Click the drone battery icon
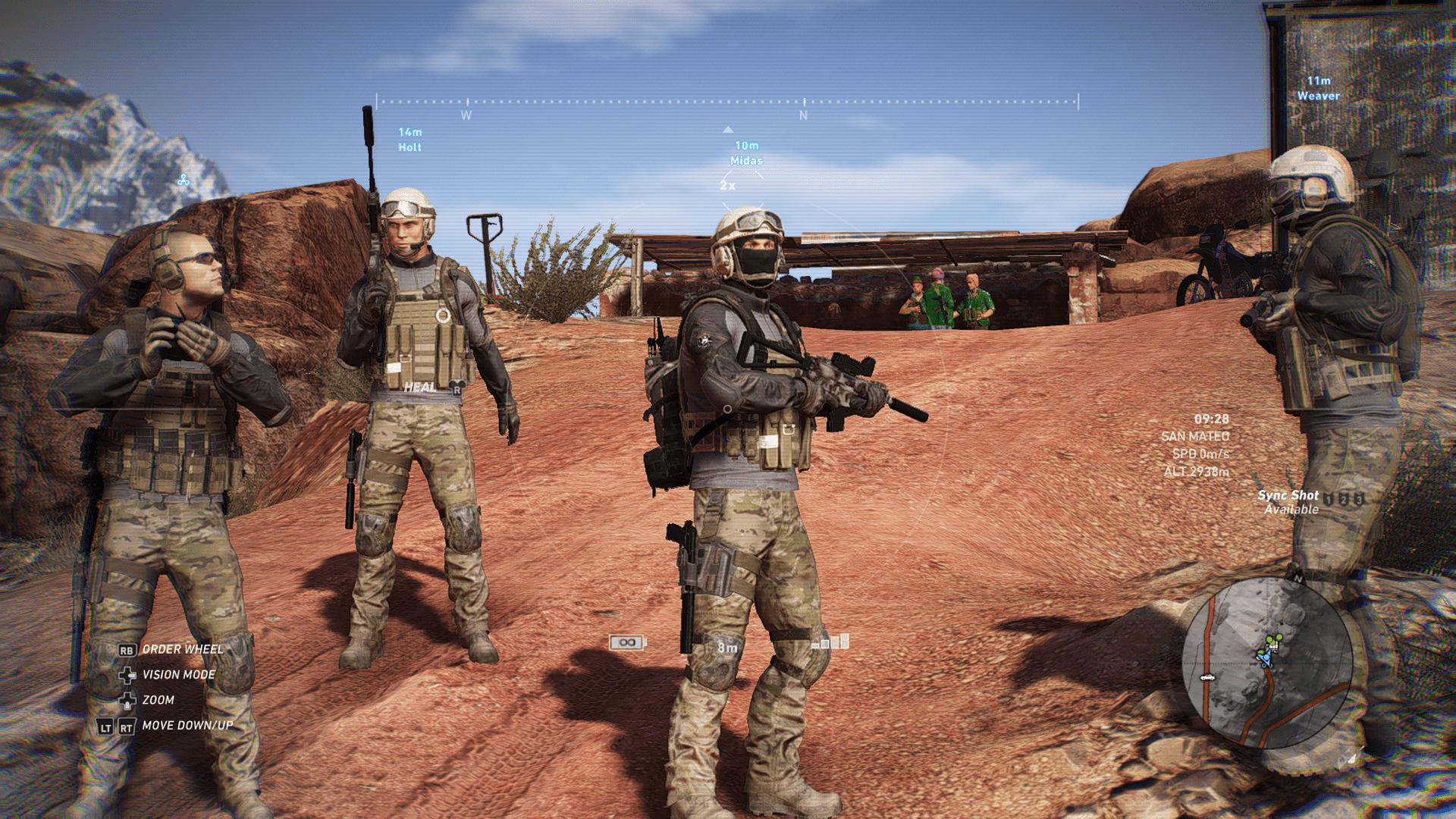Screen dimensions: 1456x819 click(627, 643)
